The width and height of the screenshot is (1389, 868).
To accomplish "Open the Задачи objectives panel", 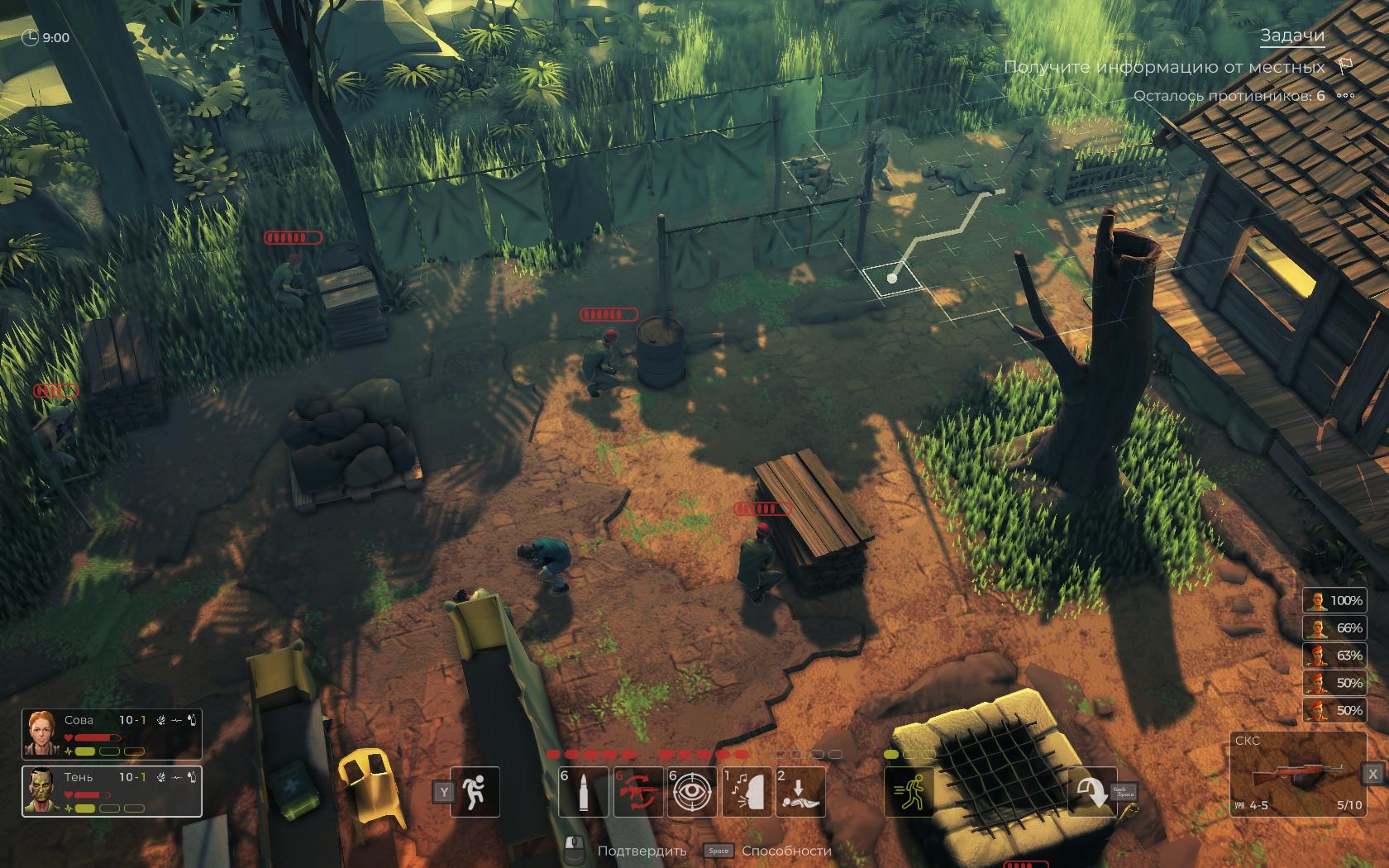I will click(x=1291, y=36).
